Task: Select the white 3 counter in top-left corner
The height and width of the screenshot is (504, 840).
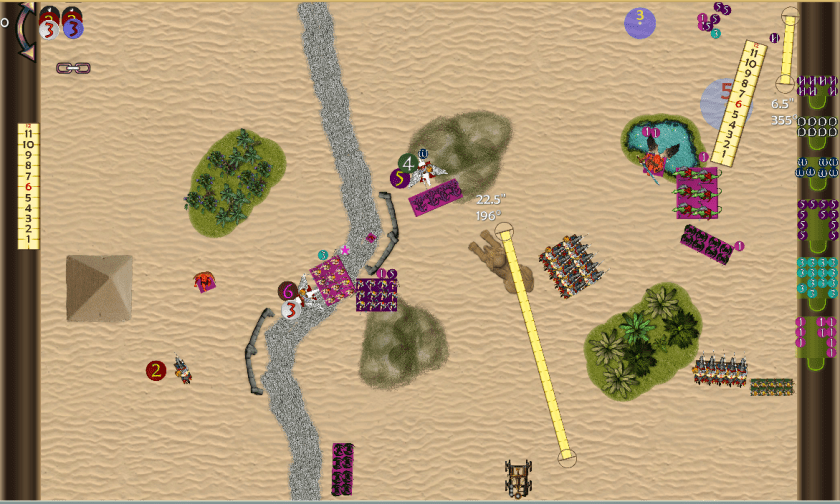Action: pos(49,29)
